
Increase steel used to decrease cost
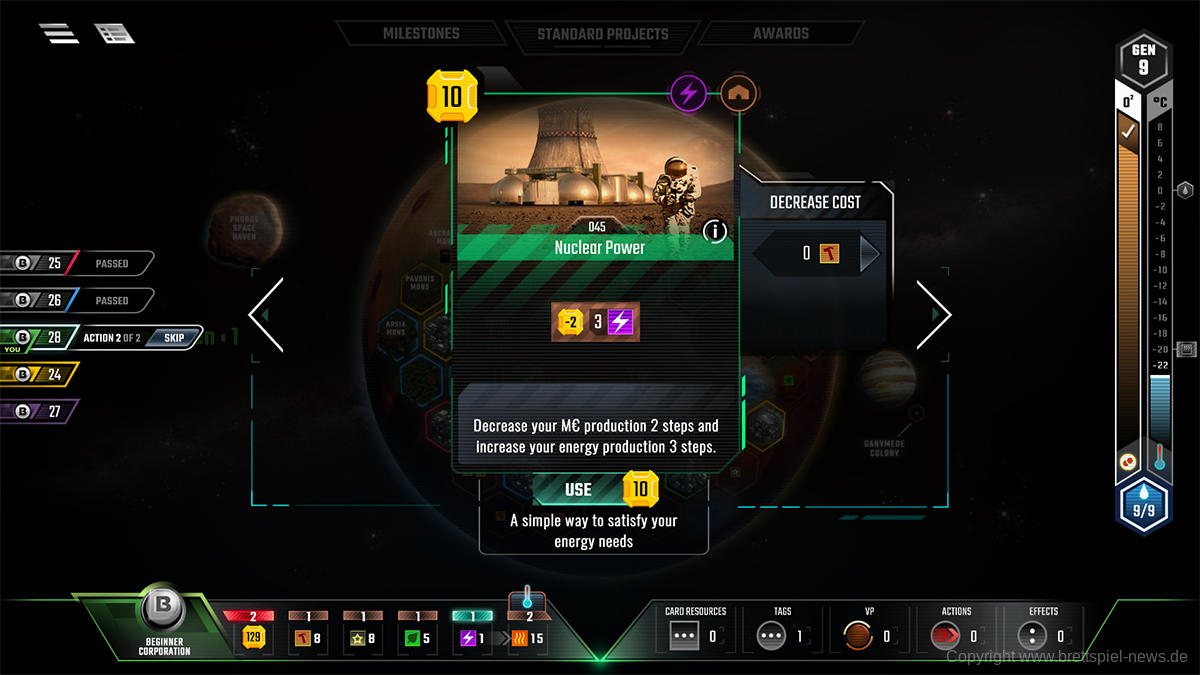pos(869,254)
